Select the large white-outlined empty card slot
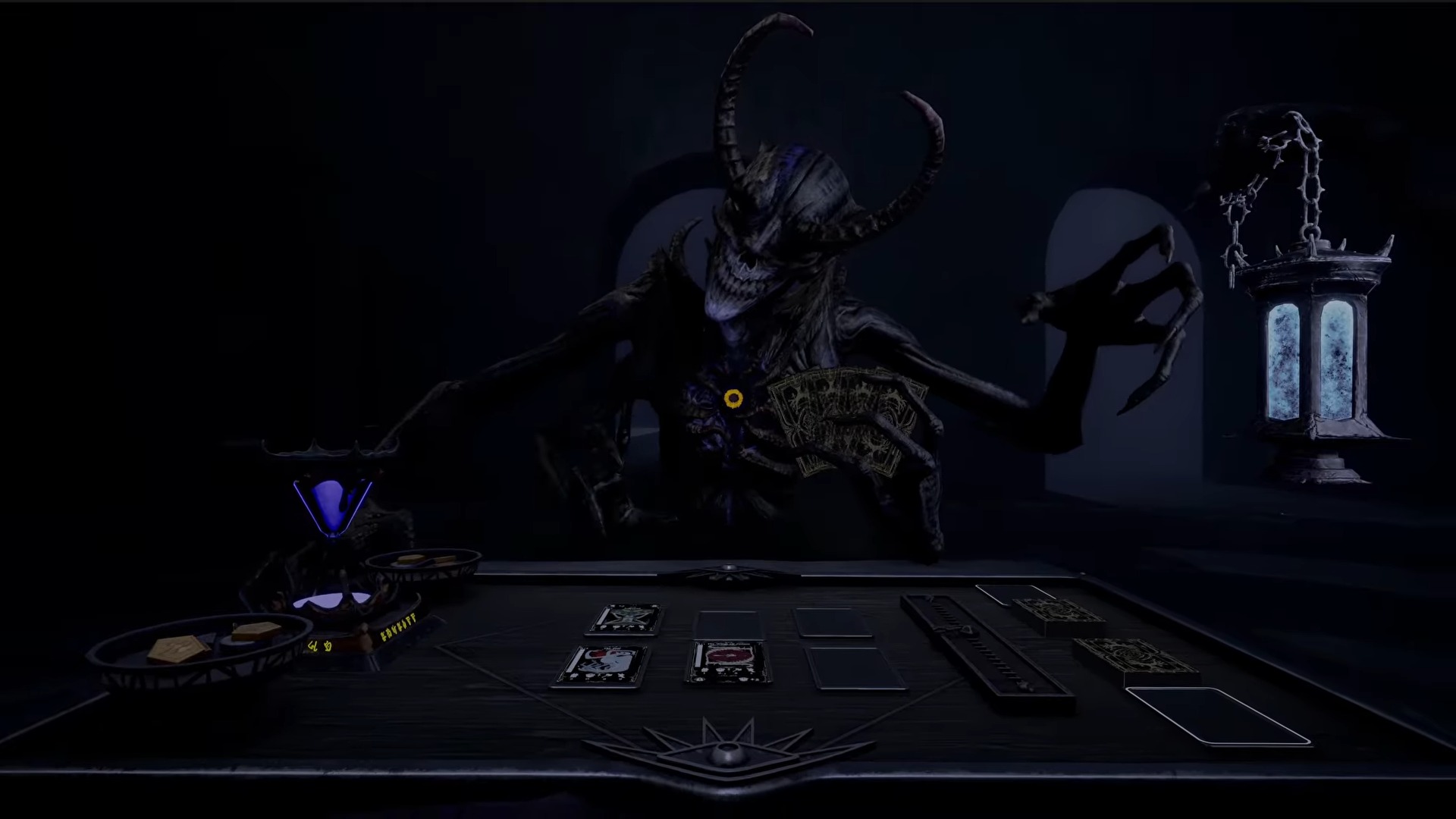 (x=1216, y=714)
